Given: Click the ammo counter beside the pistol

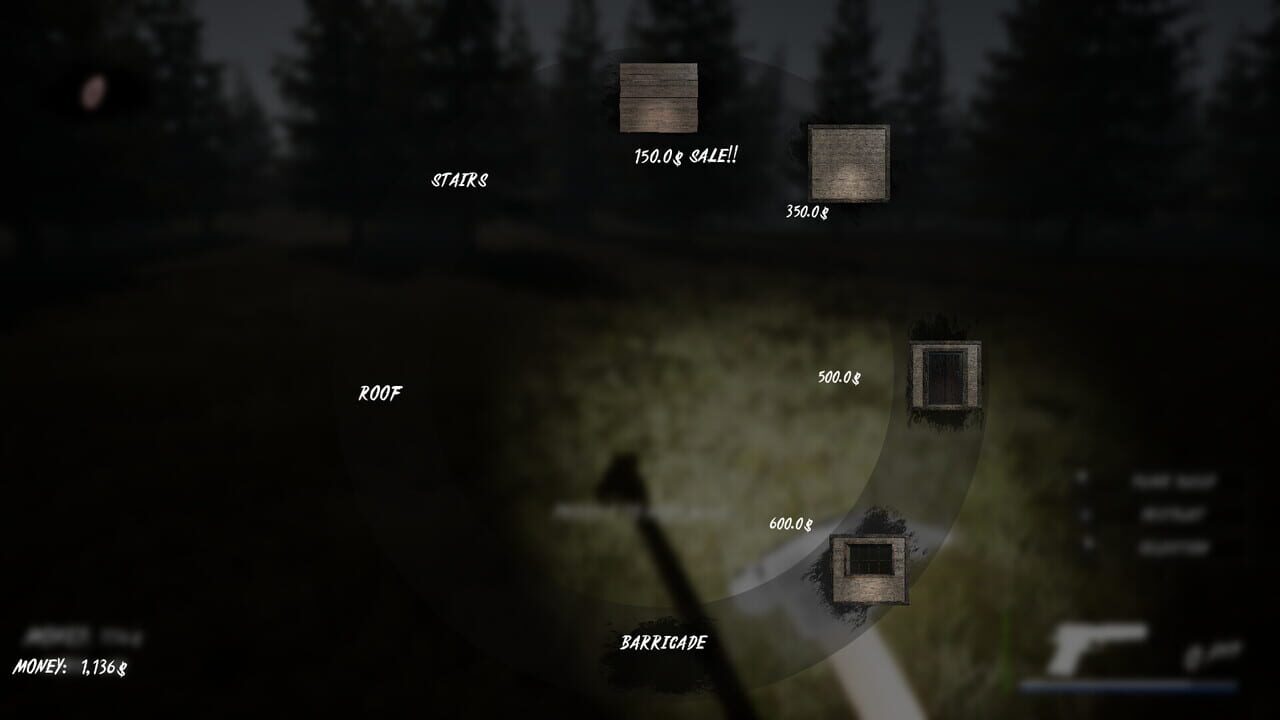Looking at the screenshot, I should pos(1210,655).
